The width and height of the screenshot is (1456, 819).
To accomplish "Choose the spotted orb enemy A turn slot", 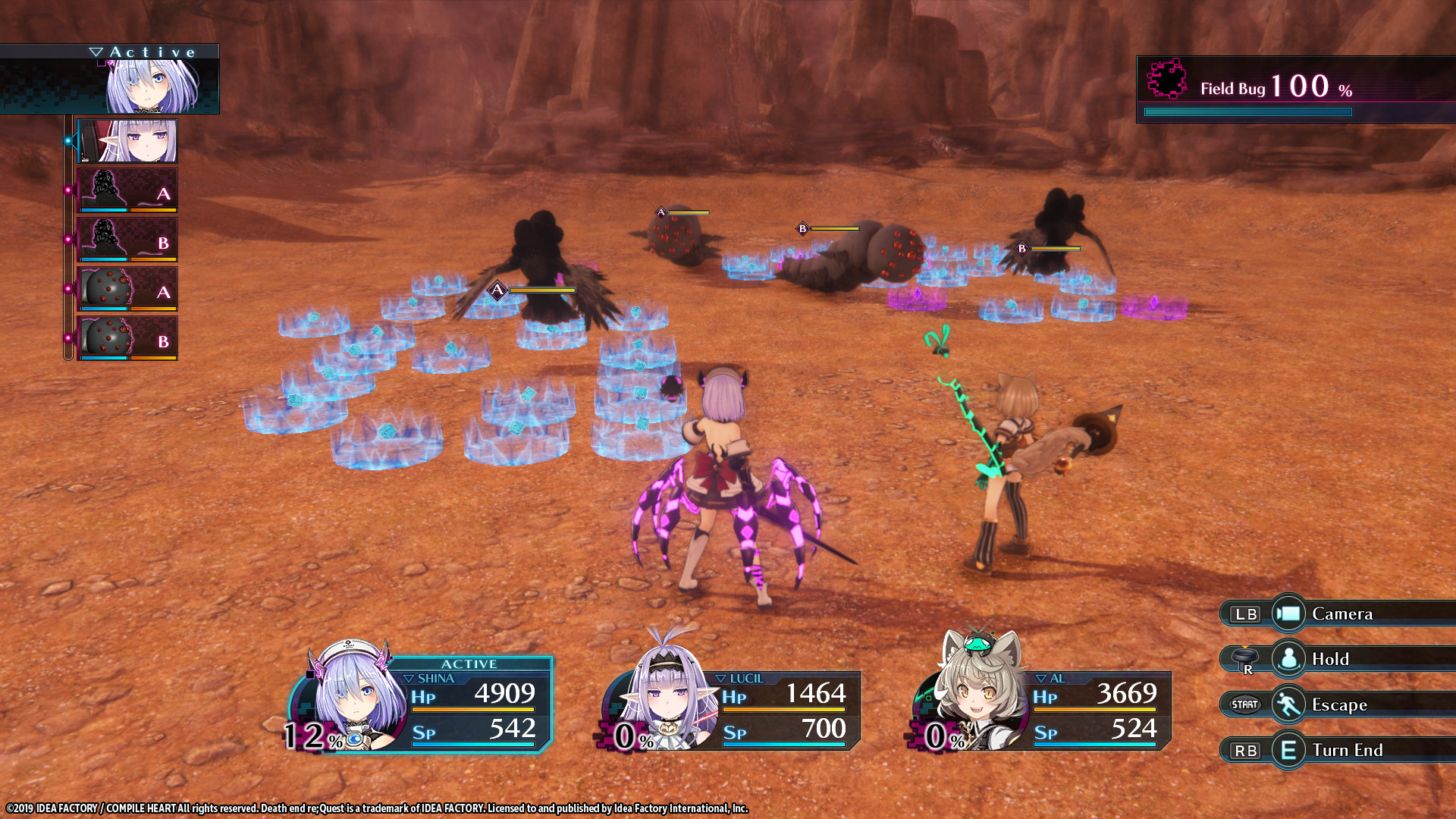I will click(127, 289).
